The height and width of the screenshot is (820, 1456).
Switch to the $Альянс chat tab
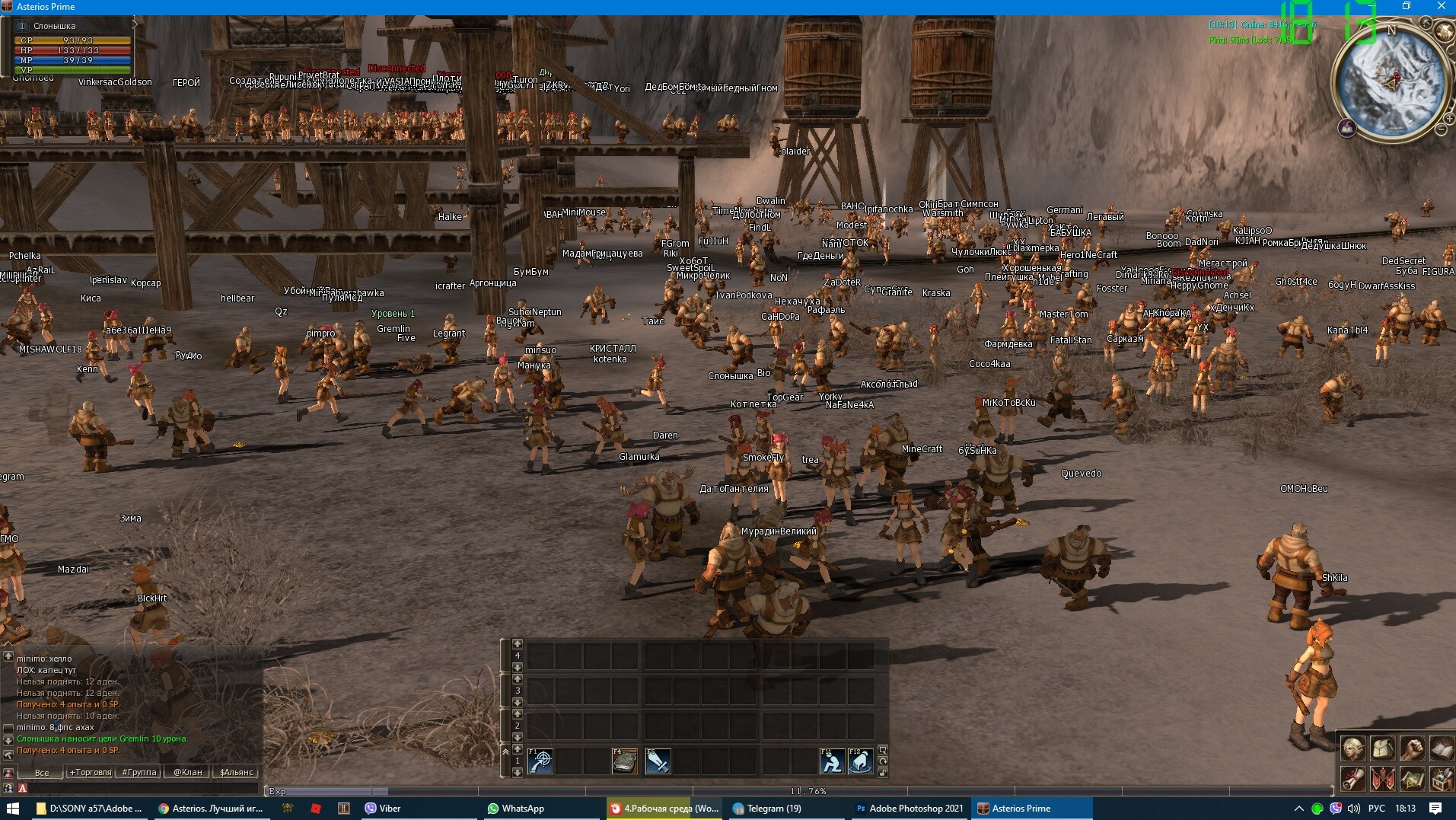click(237, 772)
